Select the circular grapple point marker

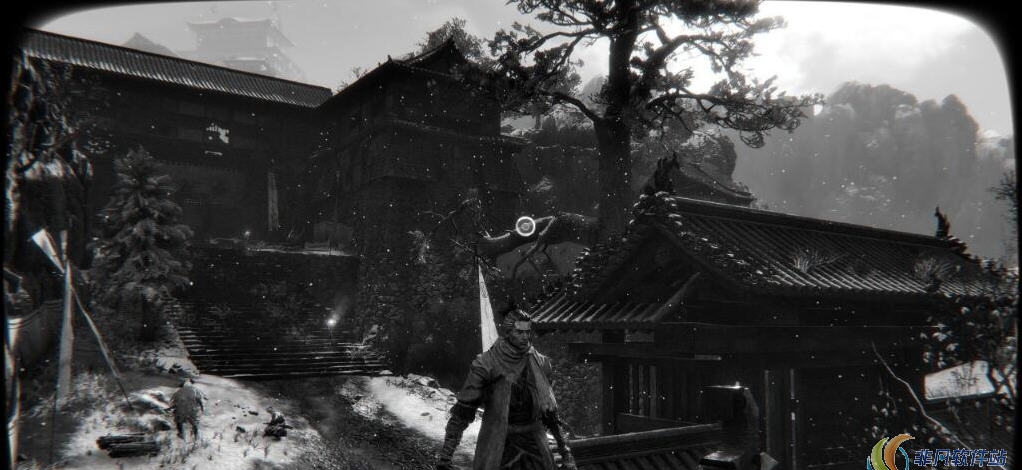(526, 226)
